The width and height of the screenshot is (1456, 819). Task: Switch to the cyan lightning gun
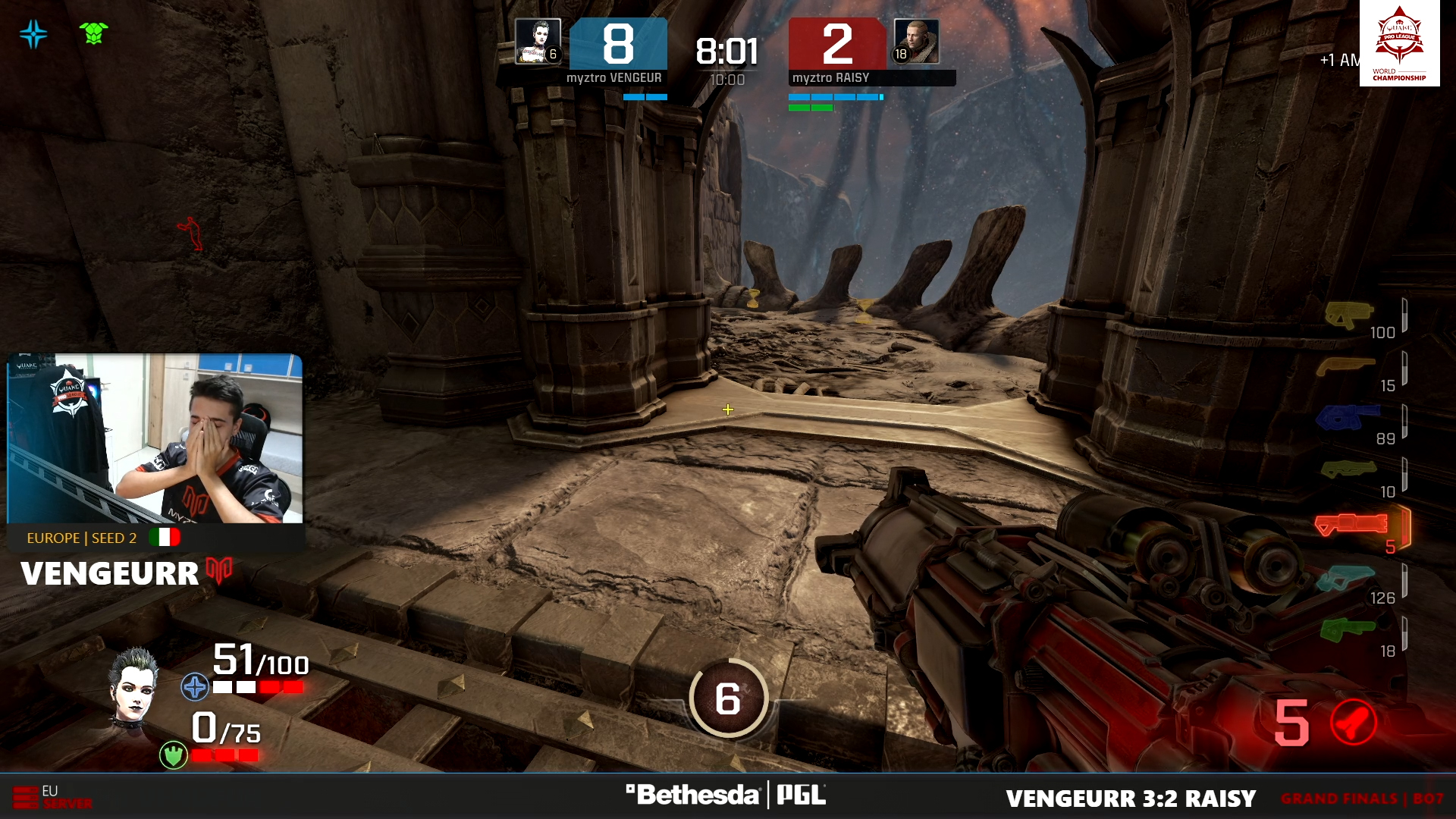click(1345, 578)
